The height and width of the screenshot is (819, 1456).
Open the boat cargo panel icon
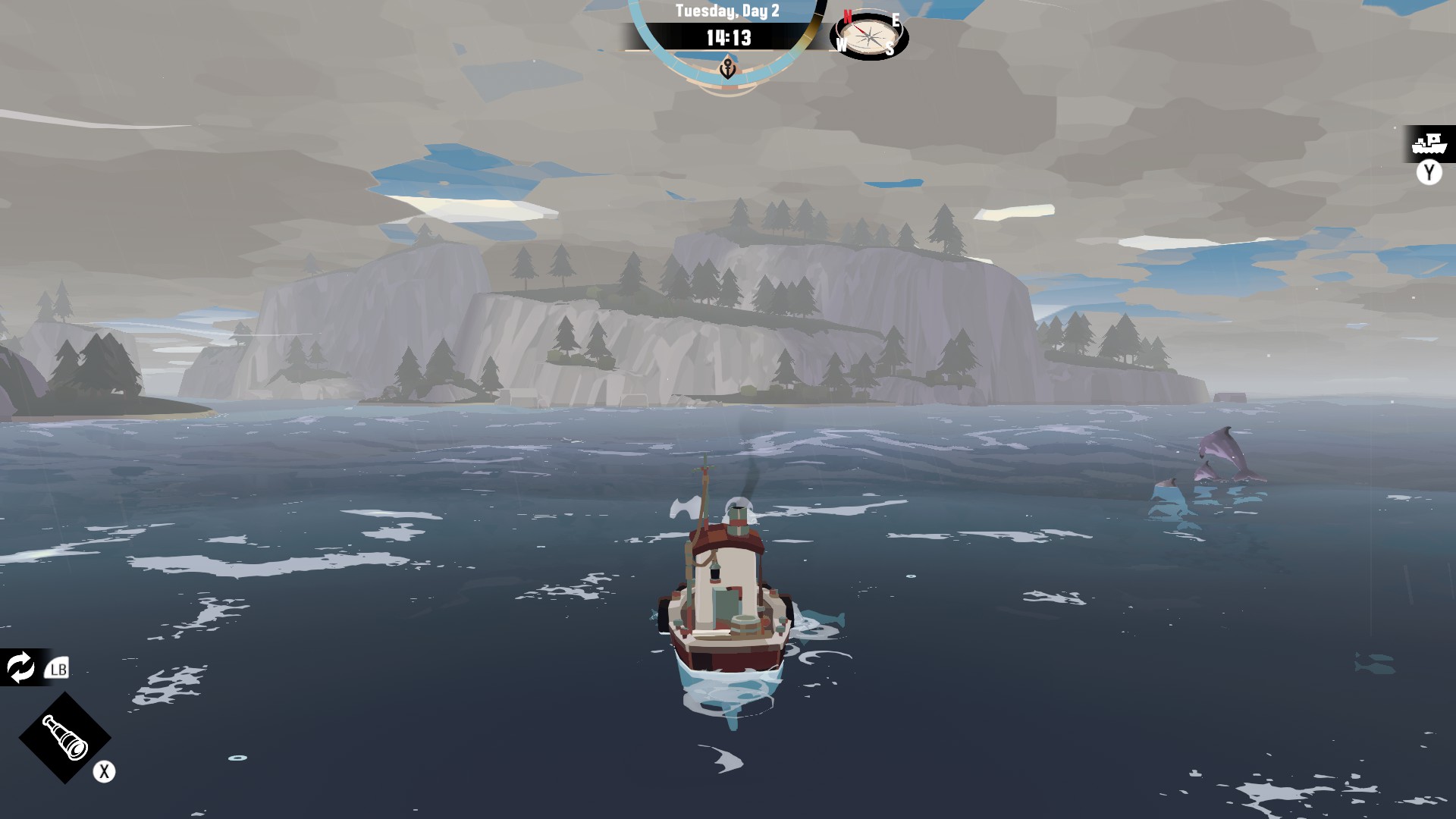1429,143
